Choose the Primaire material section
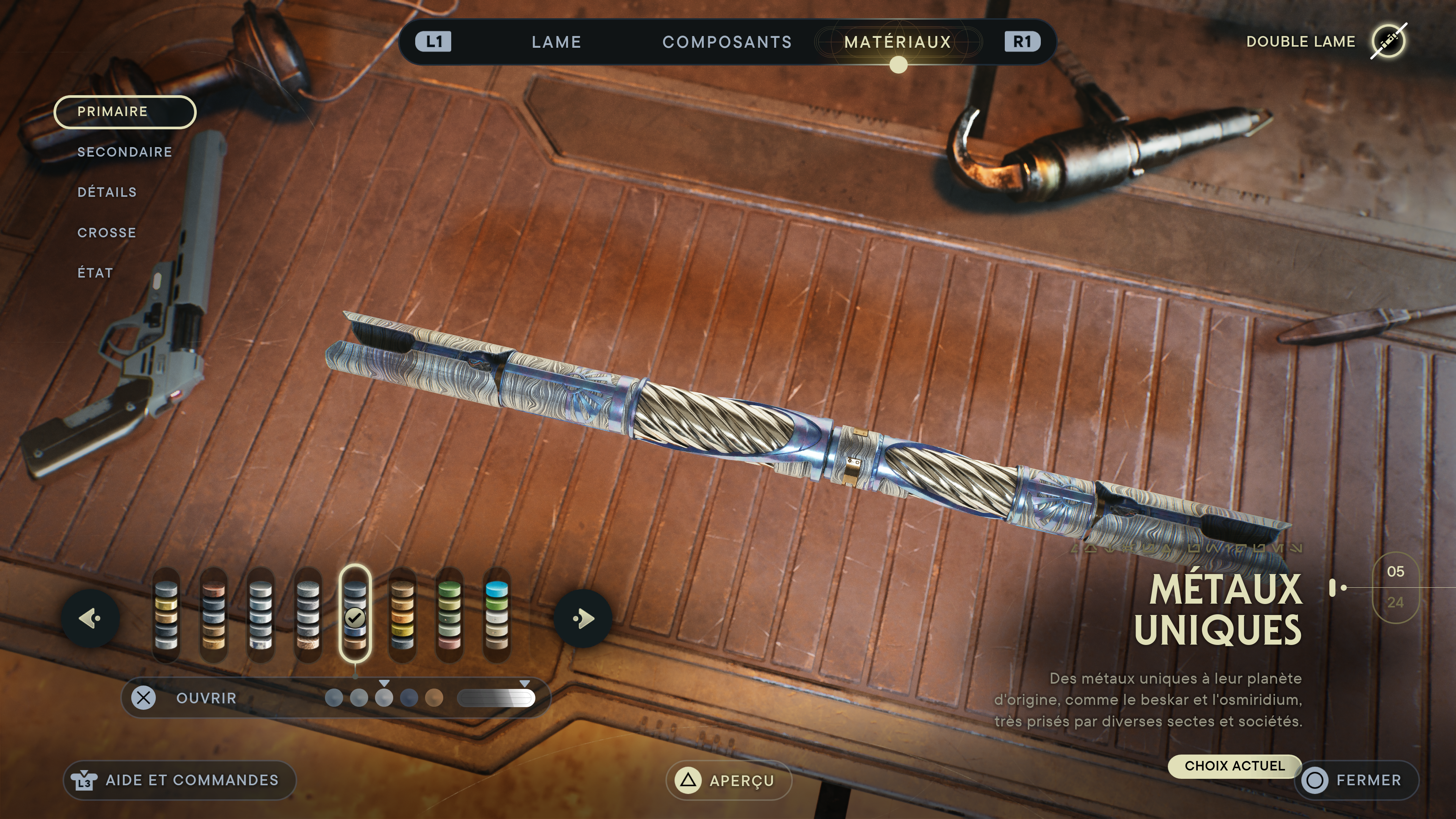Screen dimensions: 1456x819 click(x=125, y=112)
